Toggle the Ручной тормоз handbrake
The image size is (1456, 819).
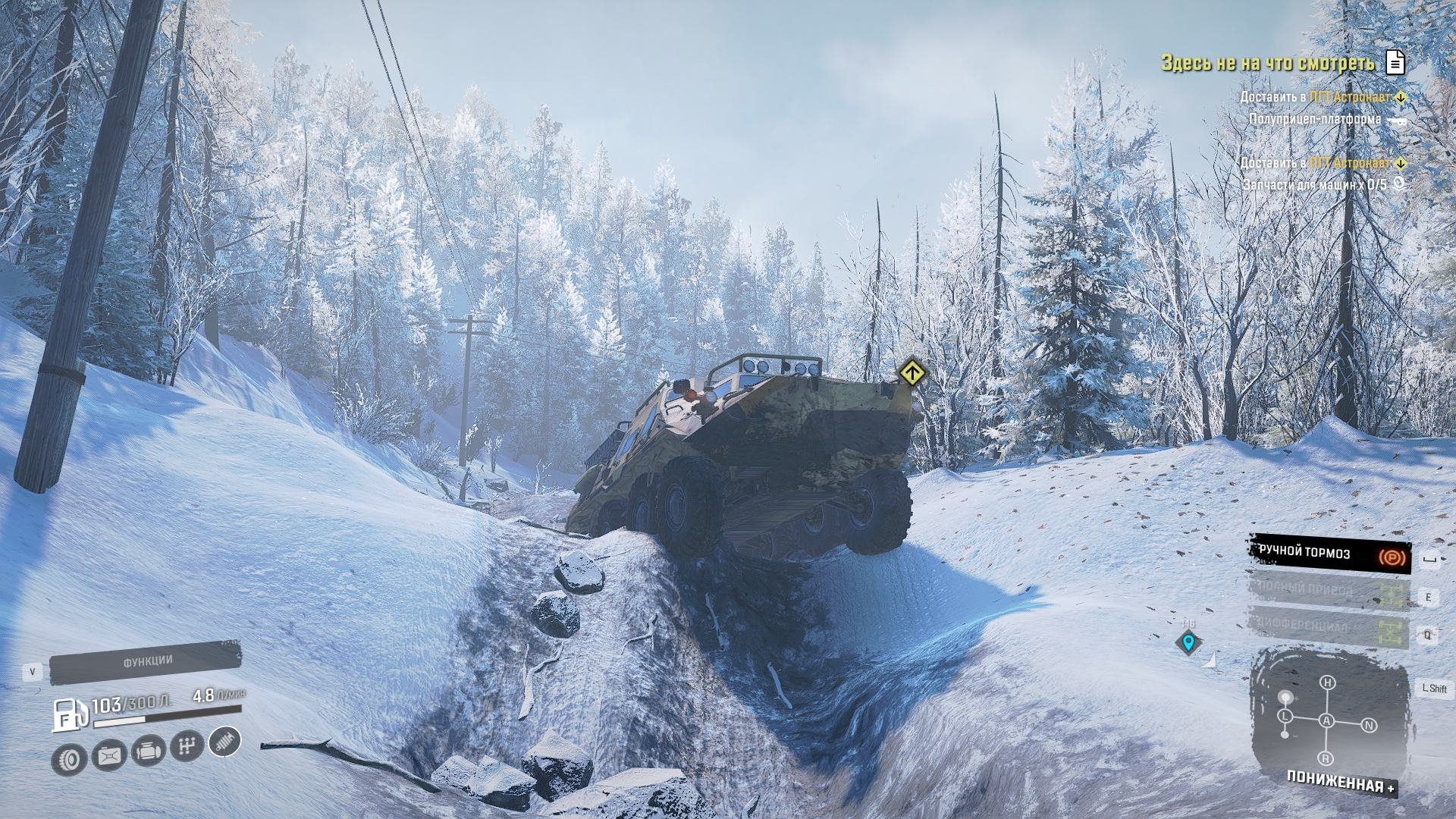pyautogui.click(x=1329, y=554)
